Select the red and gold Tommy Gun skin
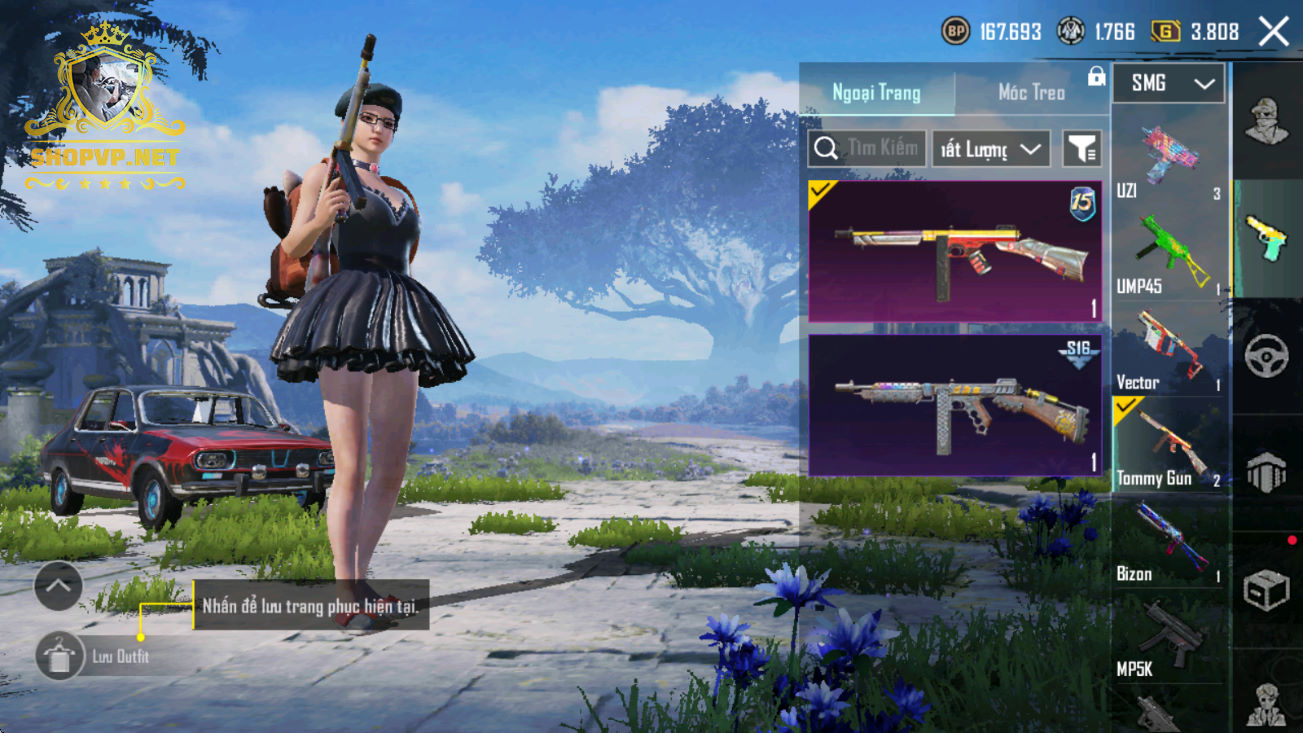Screen dimensions: 1303x733 (954, 252)
